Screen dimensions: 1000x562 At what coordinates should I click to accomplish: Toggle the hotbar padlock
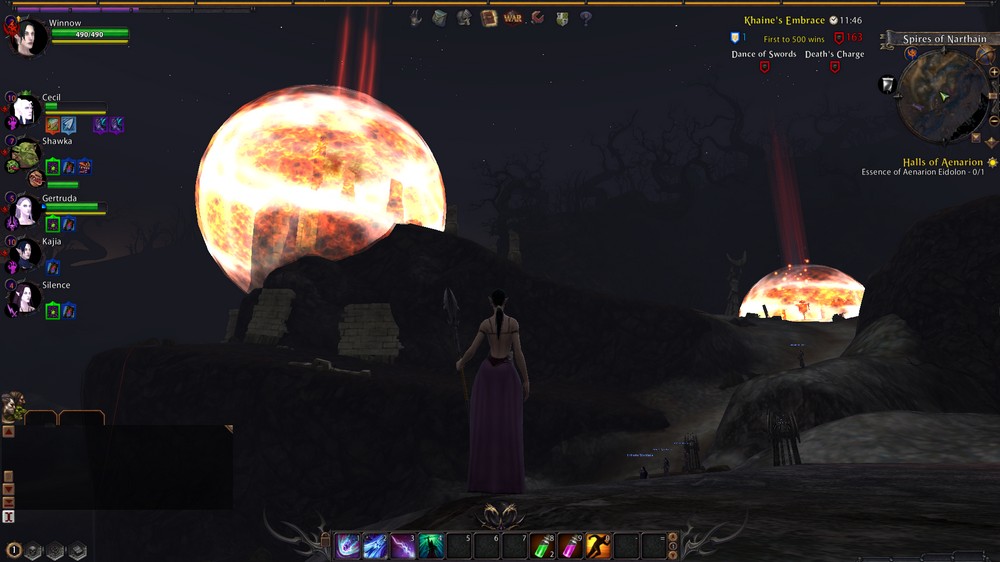coord(325,540)
